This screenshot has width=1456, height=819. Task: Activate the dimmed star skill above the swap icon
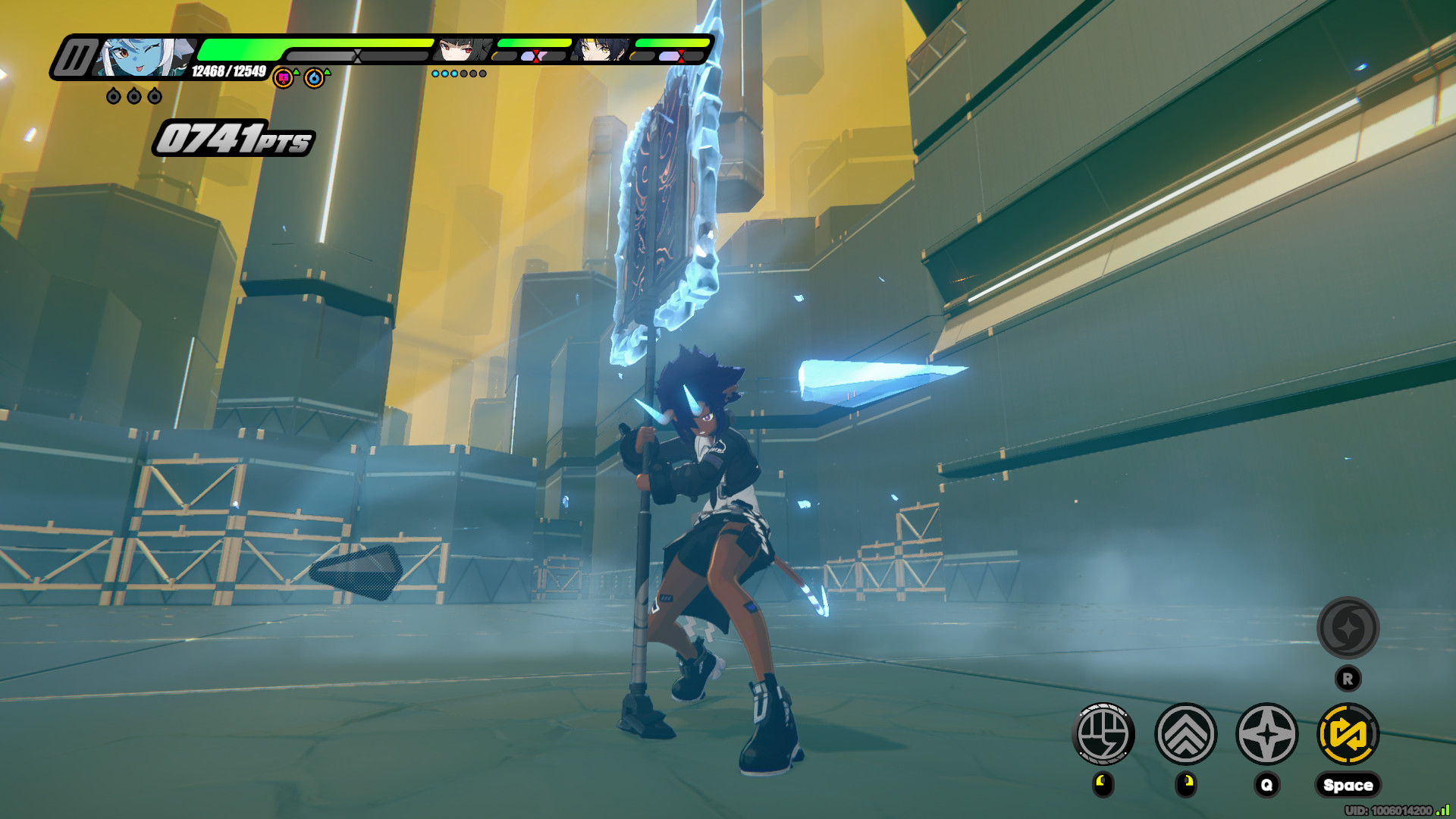1348,628
